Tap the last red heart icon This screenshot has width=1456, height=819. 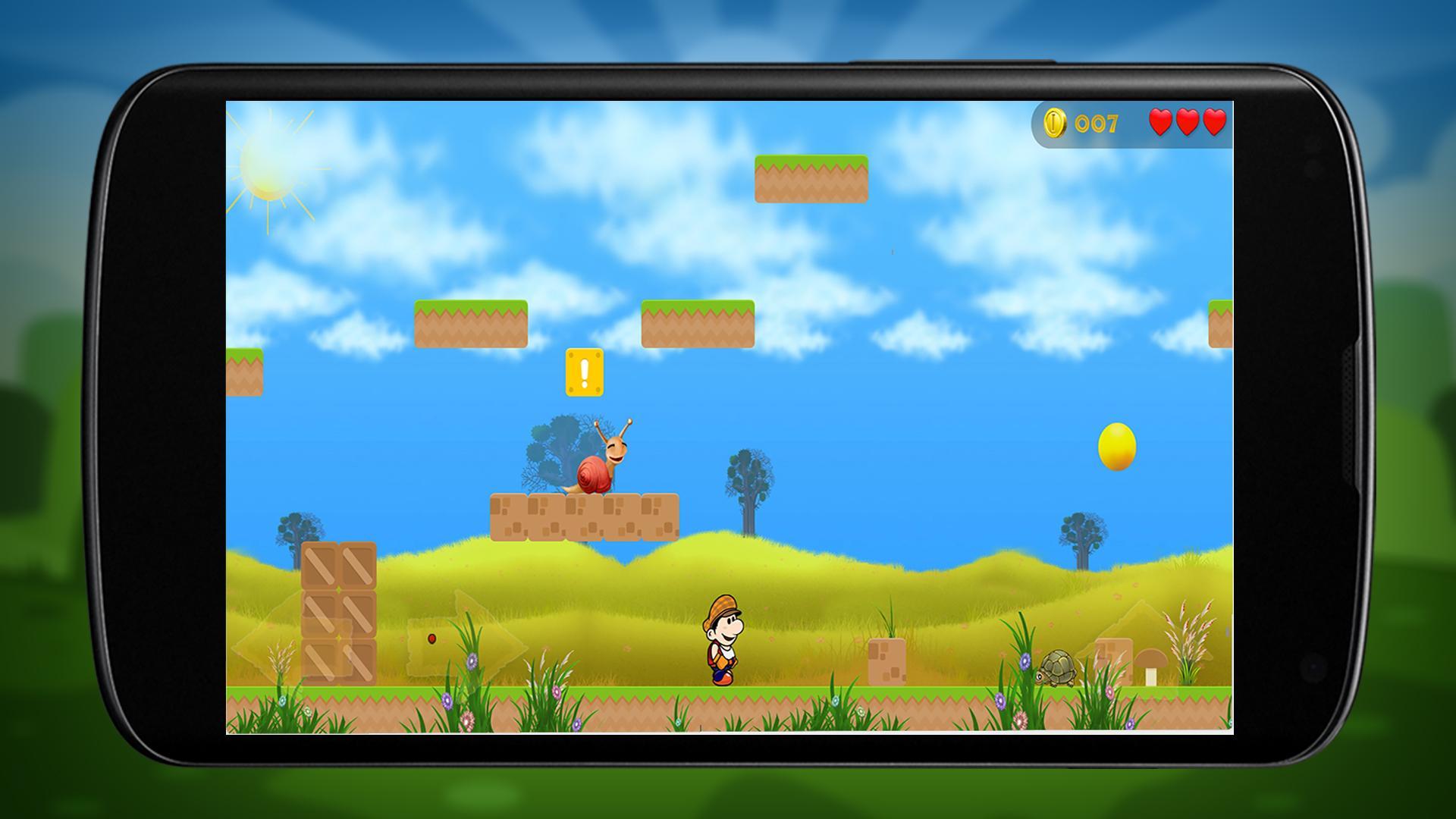coord(1213,121)
